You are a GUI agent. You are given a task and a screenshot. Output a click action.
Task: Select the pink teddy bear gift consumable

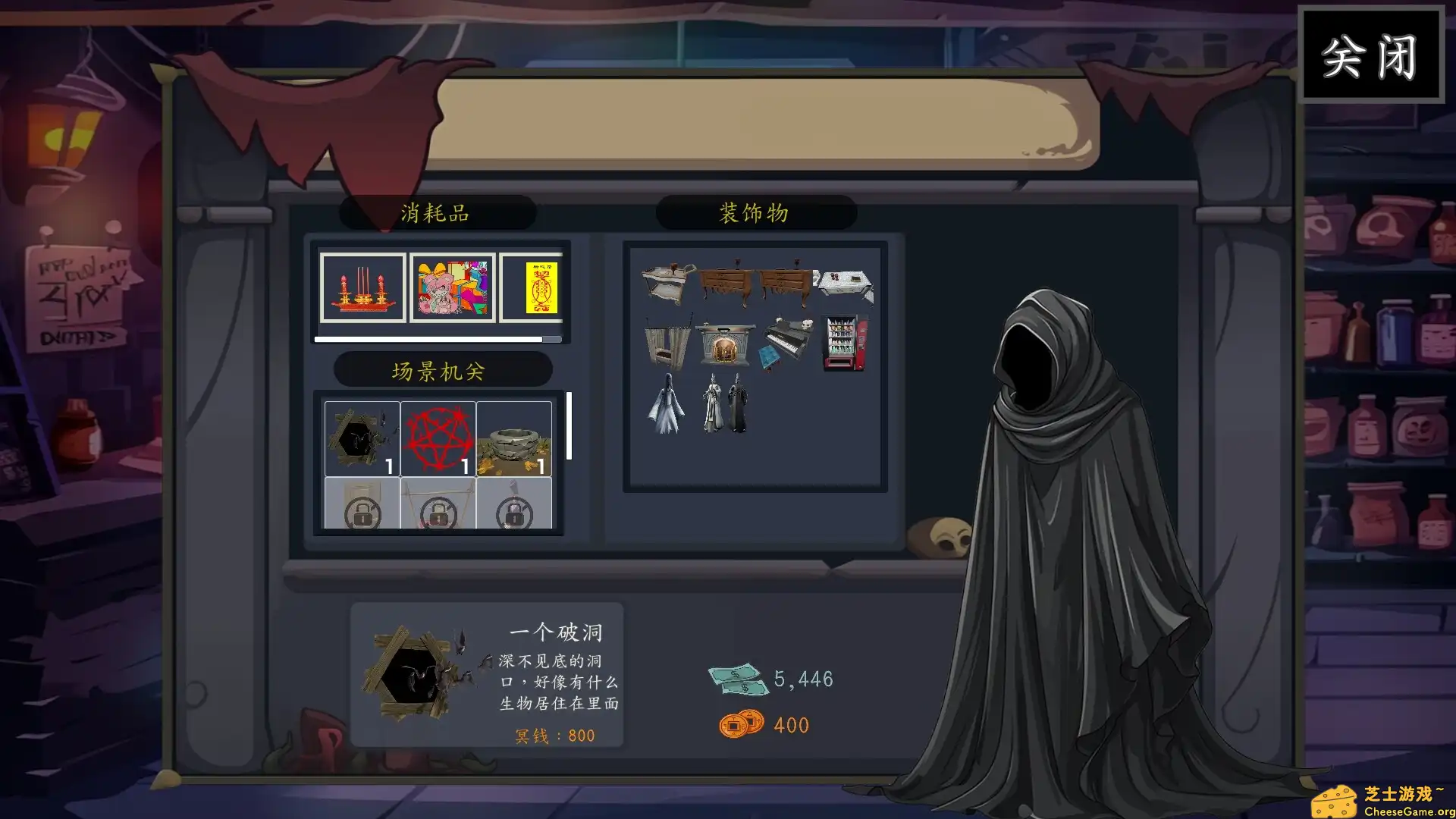coord(452,288)
